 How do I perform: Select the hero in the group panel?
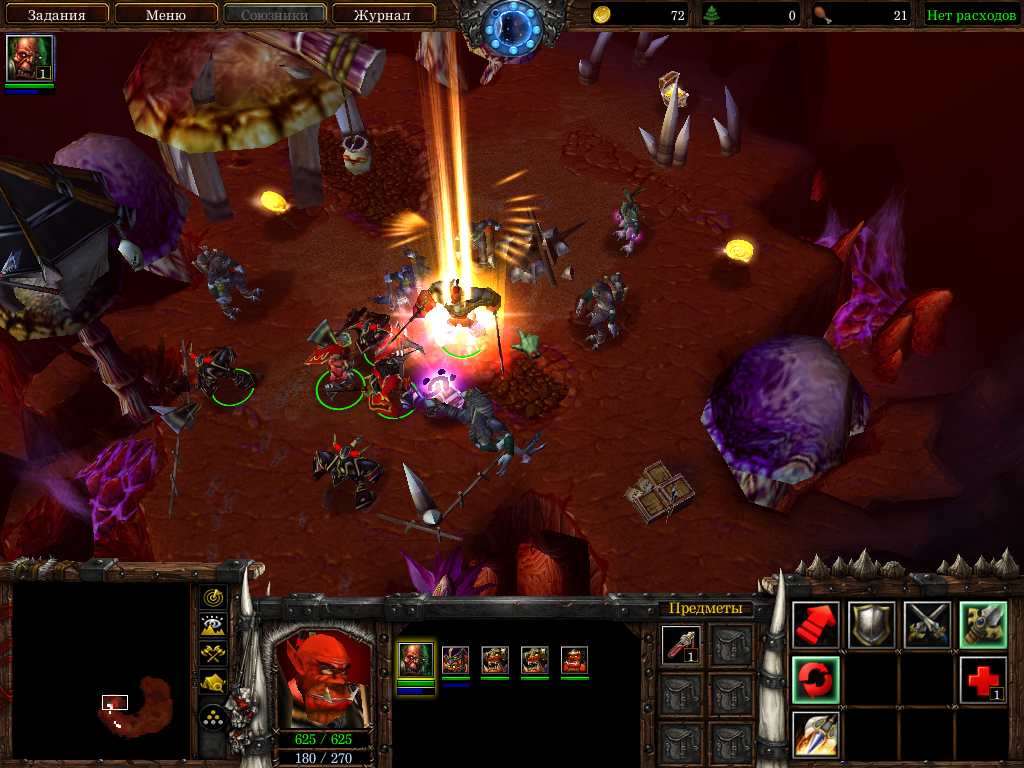(x=416, y=660)
